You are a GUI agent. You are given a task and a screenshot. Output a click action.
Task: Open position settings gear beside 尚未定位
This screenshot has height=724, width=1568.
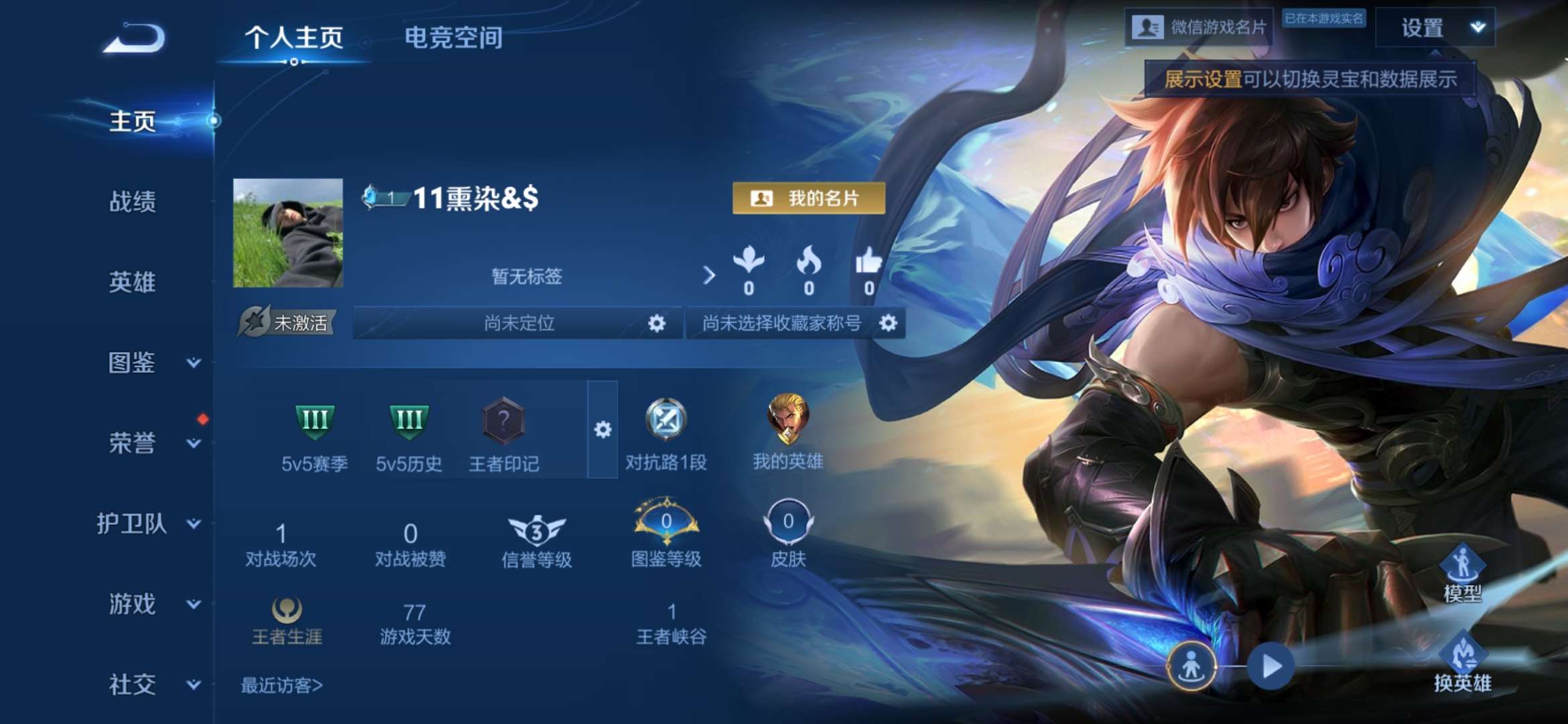[x=656, y=323]
